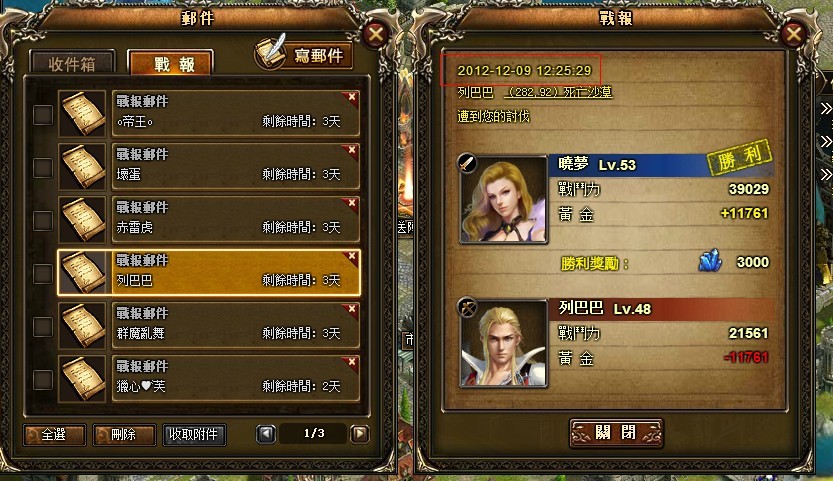Open the 寫郵件 compose mail button
This screenshot has height=481, width=833.
click(x=306, y=55)
